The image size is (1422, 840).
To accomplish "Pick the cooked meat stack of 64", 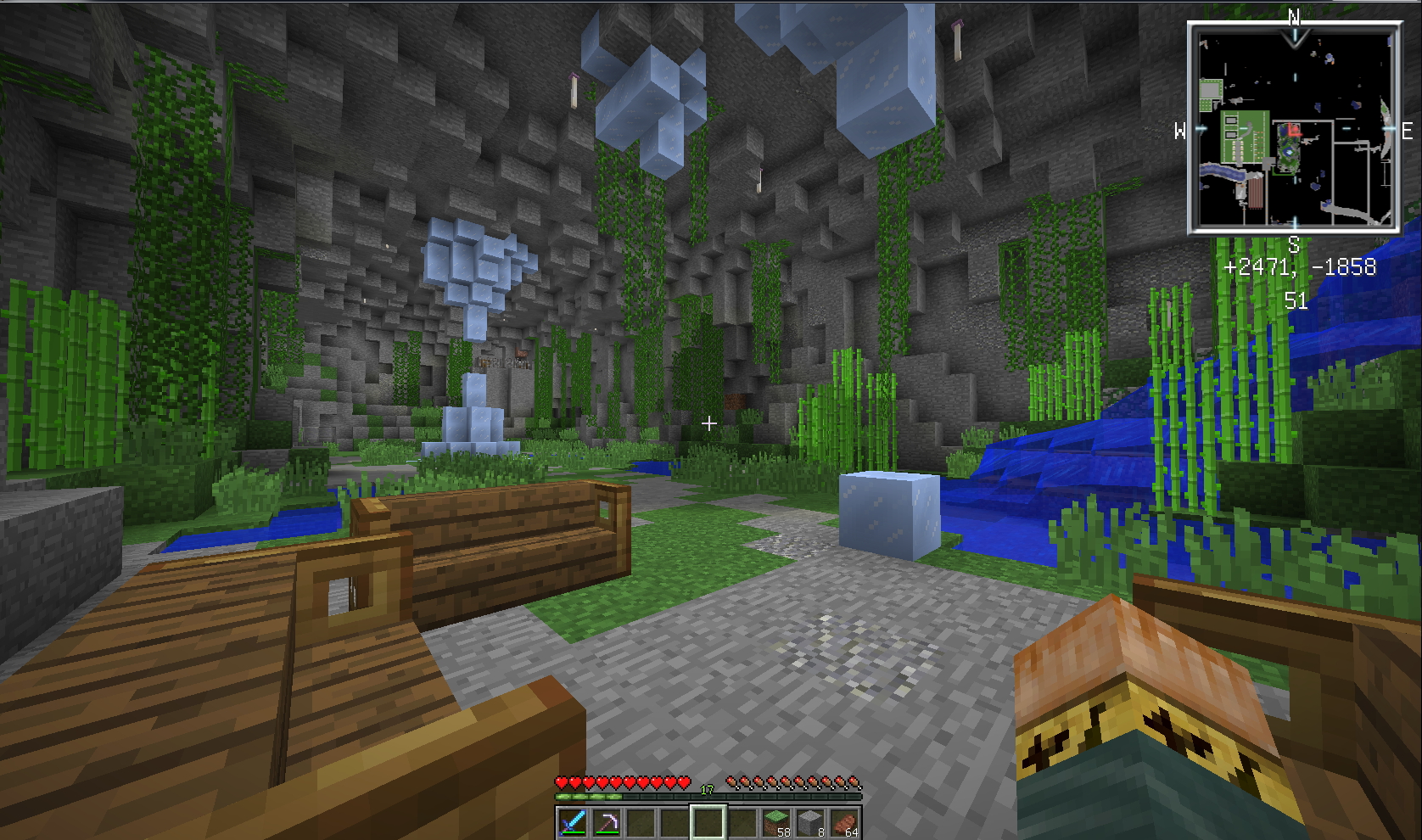I will [x=844, y=822].
